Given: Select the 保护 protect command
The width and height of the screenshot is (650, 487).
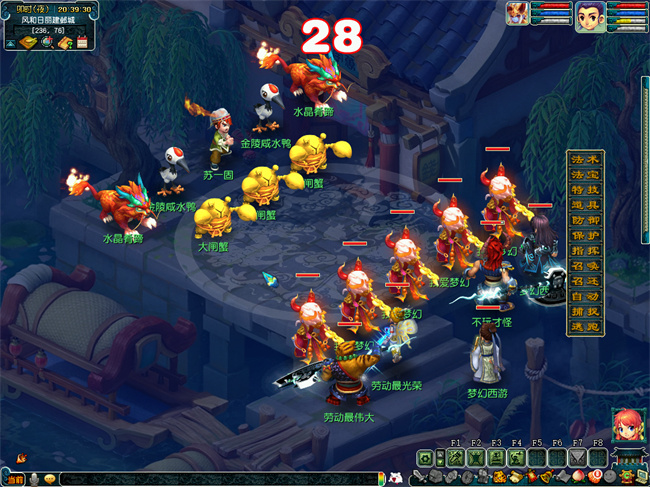Looking at the screenshot, I should pos(585,236).
